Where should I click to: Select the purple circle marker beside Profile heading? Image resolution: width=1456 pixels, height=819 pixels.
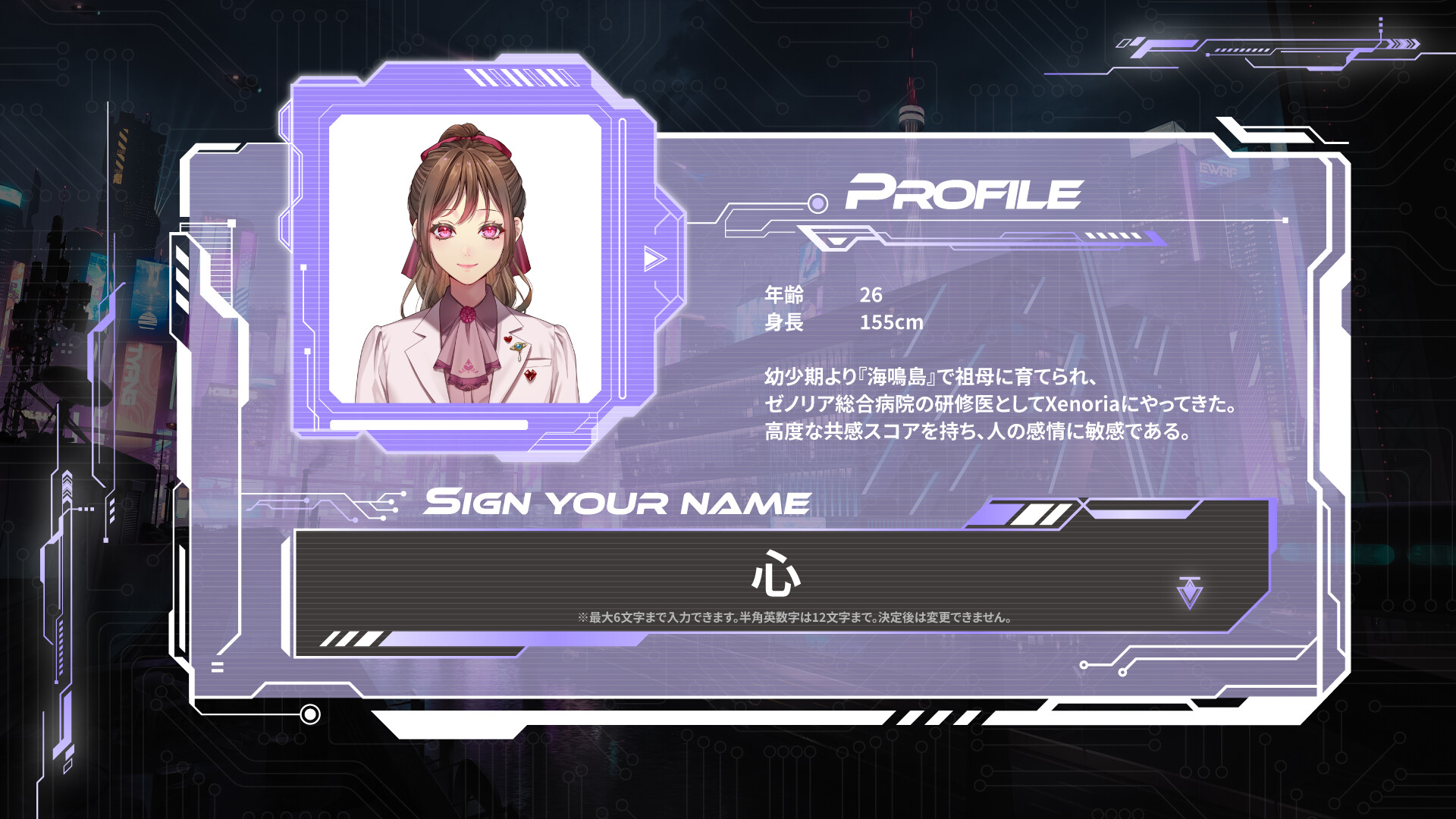tap(816, 202)
